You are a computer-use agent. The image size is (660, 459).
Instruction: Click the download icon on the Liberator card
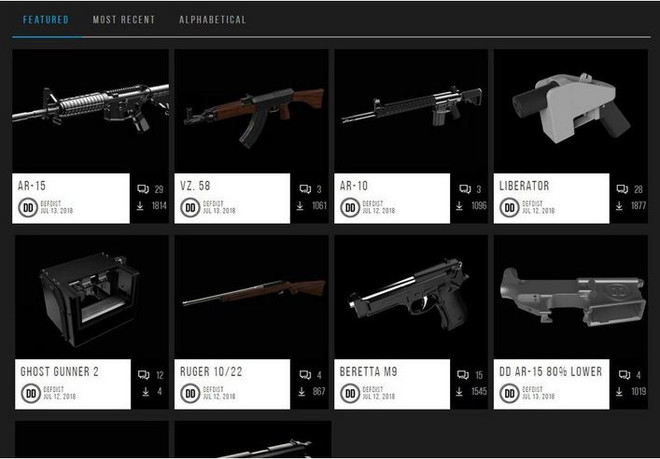[x=623, y=206]
